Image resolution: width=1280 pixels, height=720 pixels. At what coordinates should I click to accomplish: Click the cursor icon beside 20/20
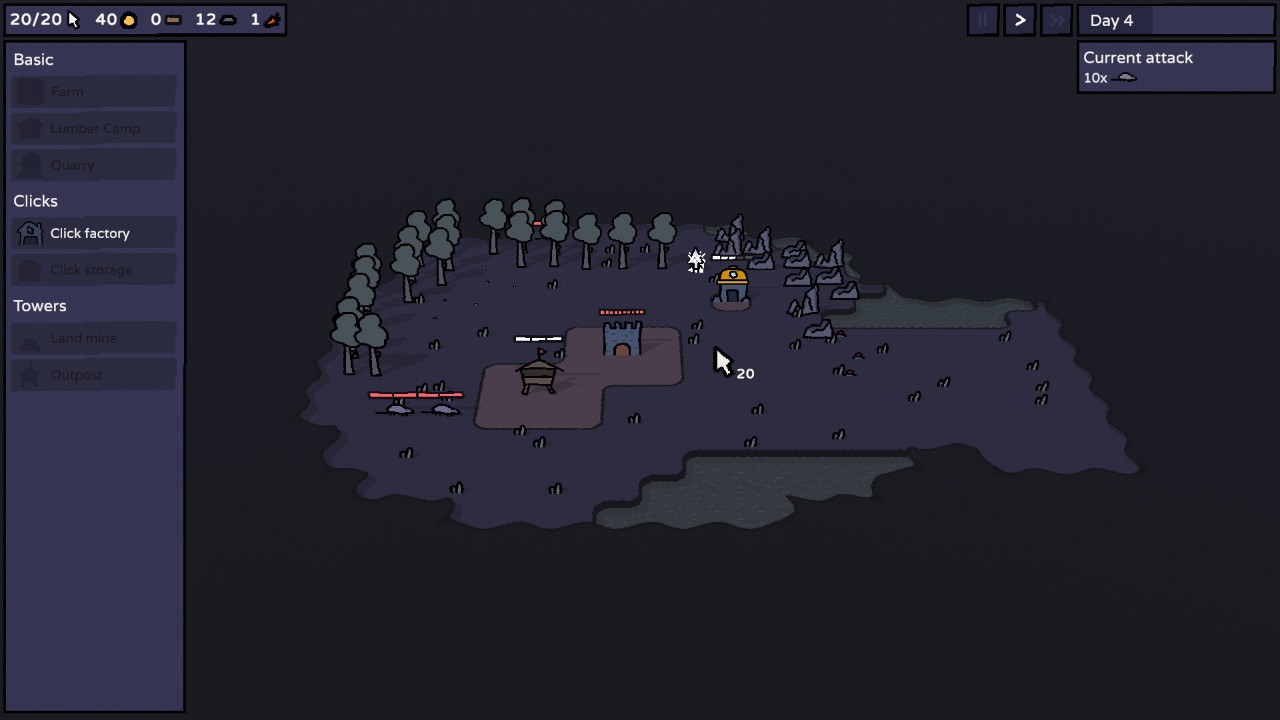pyautogui.click(x=72, y=18)
